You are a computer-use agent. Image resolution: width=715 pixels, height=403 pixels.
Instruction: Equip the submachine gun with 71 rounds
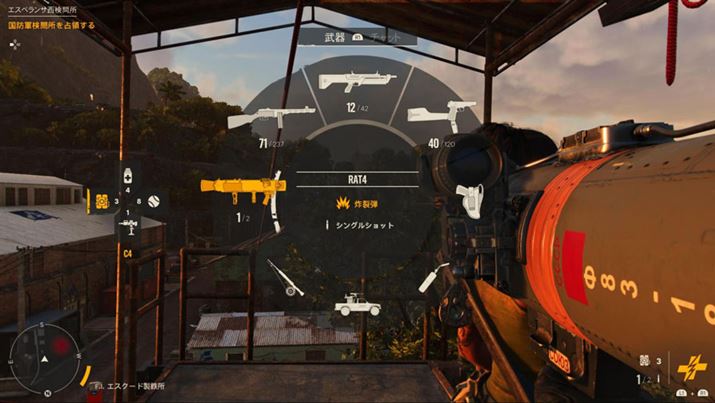pos(258,117)
